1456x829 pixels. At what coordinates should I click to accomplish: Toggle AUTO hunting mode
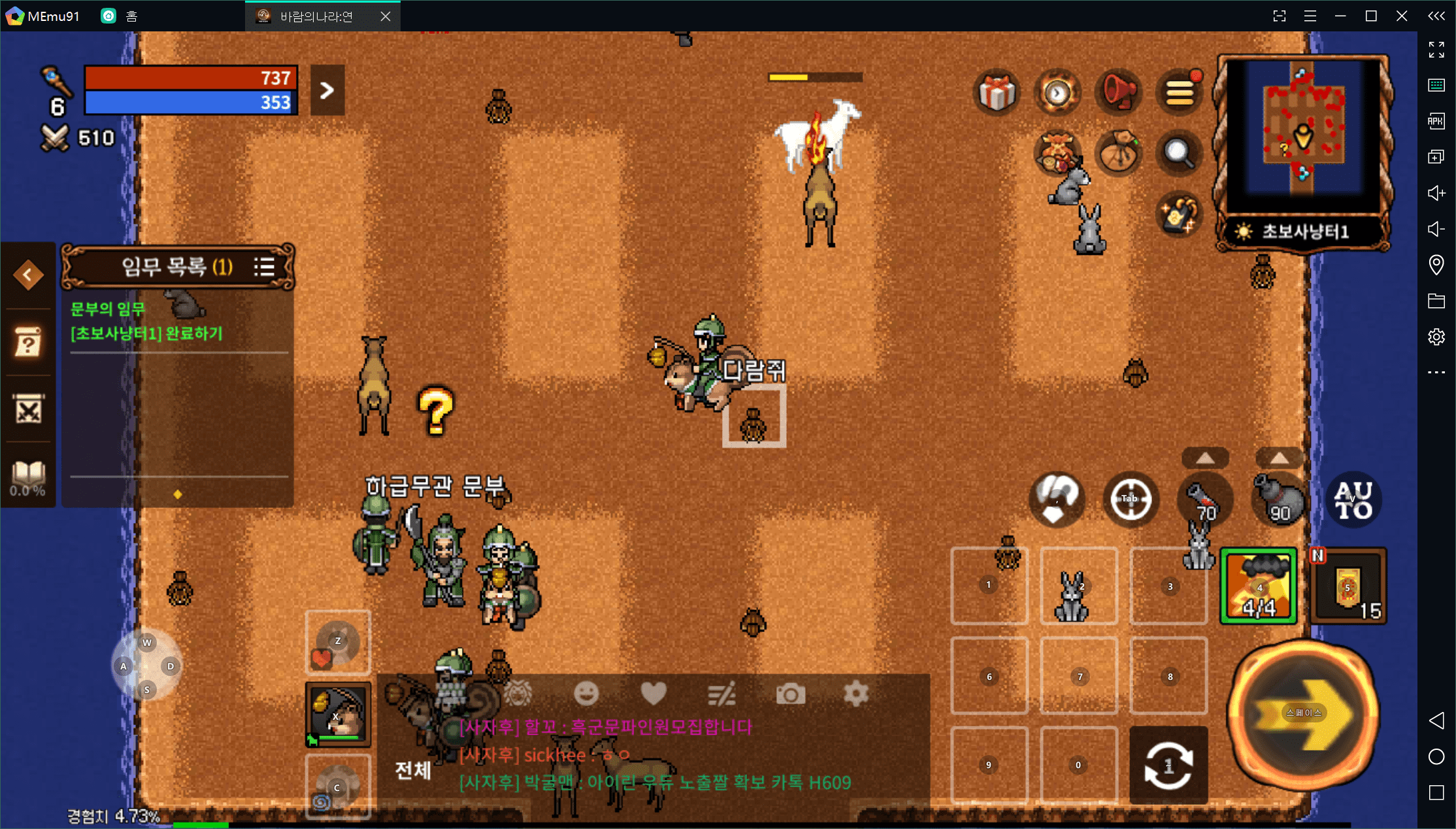click(1353, 500)
